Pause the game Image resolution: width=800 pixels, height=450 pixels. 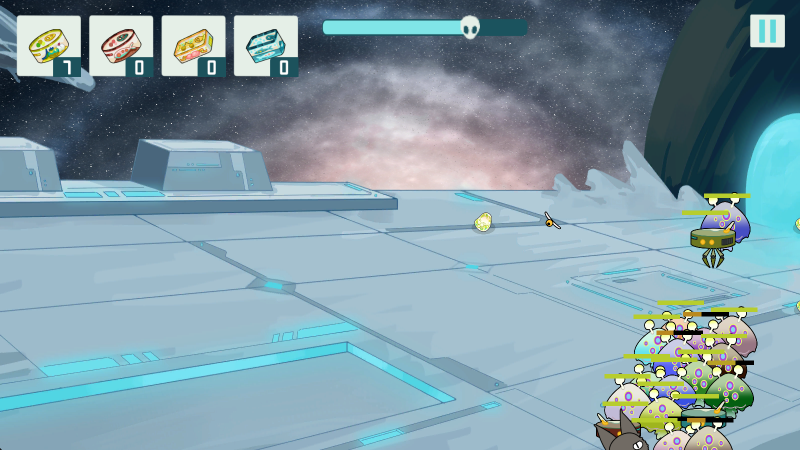coord(767,31)
